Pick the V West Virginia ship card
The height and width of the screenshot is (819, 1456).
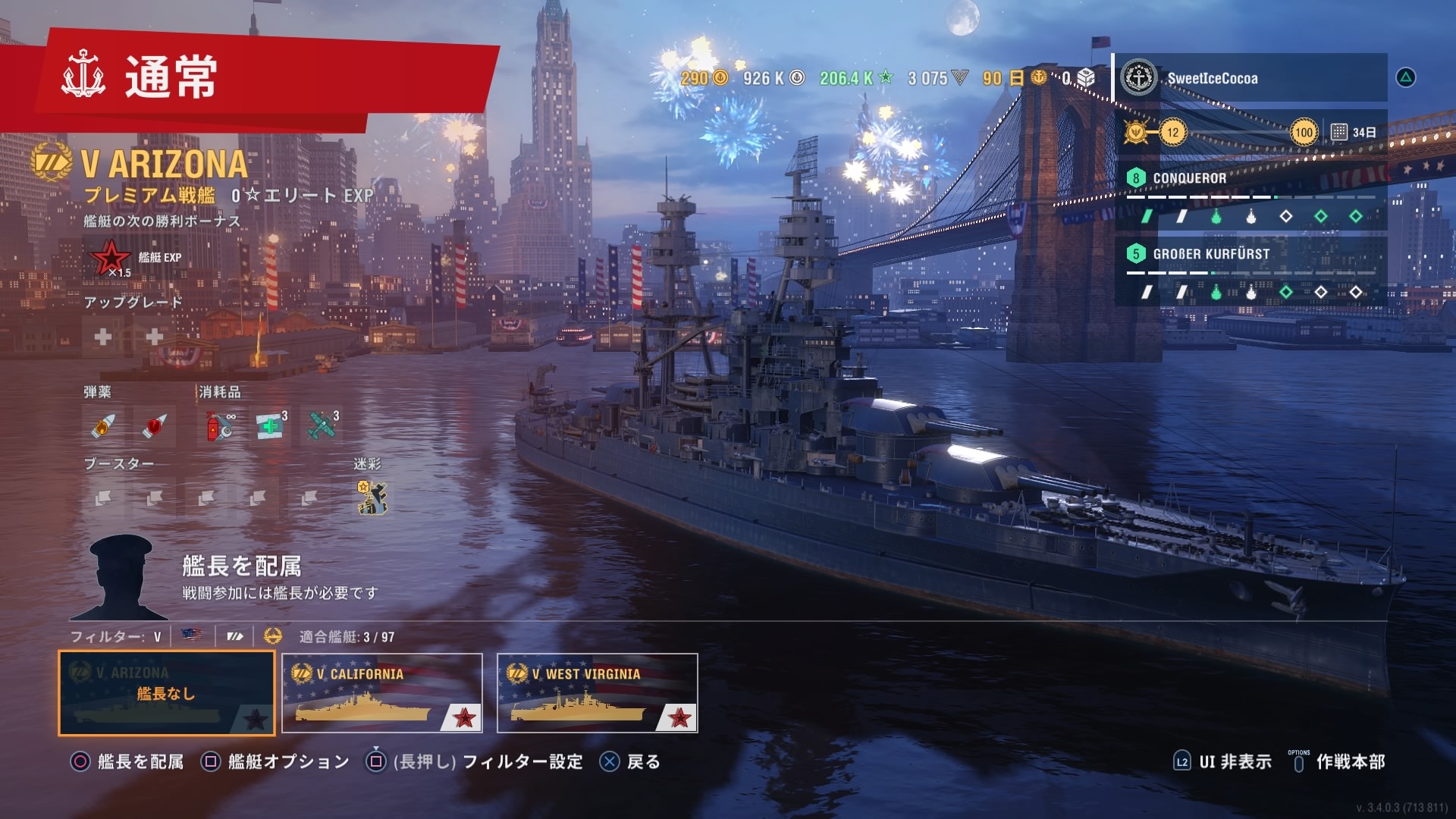[x=597, y=693]
